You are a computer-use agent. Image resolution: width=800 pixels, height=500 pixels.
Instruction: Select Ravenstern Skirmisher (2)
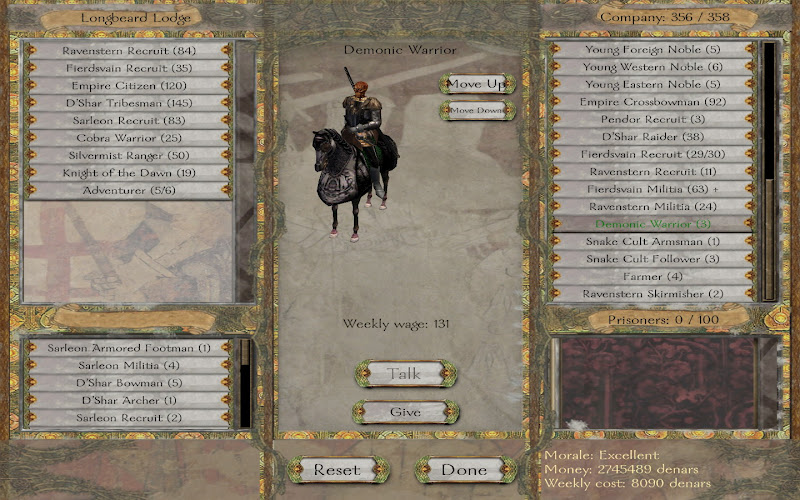655,293
